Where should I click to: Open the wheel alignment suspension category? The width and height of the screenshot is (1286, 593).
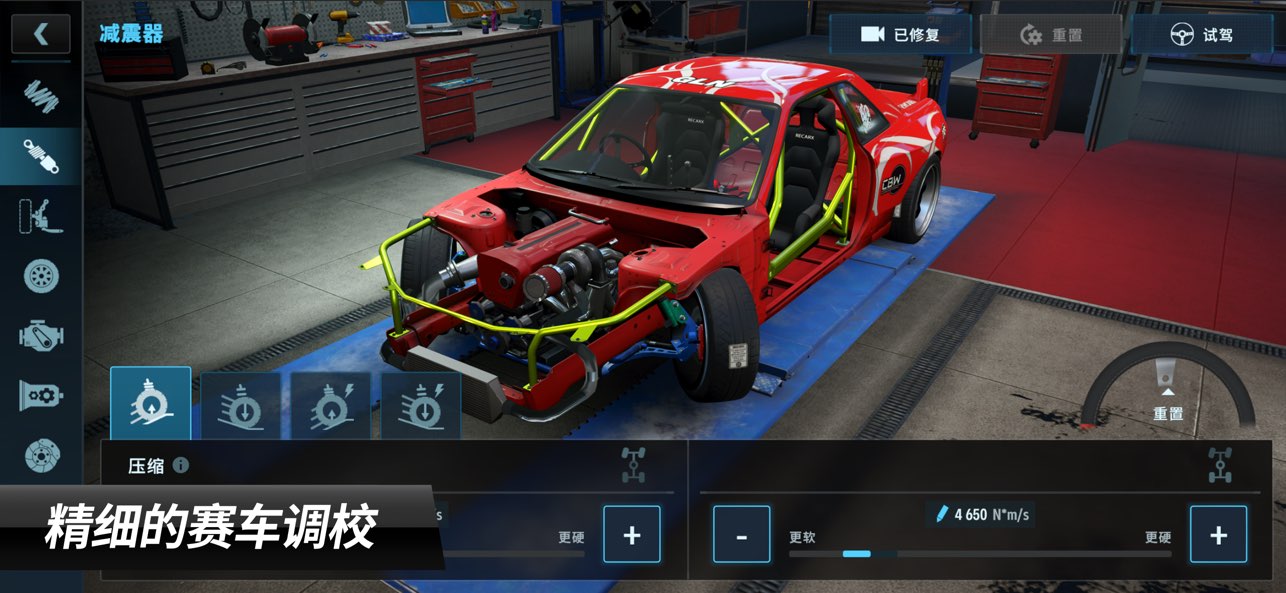[41, 216]
